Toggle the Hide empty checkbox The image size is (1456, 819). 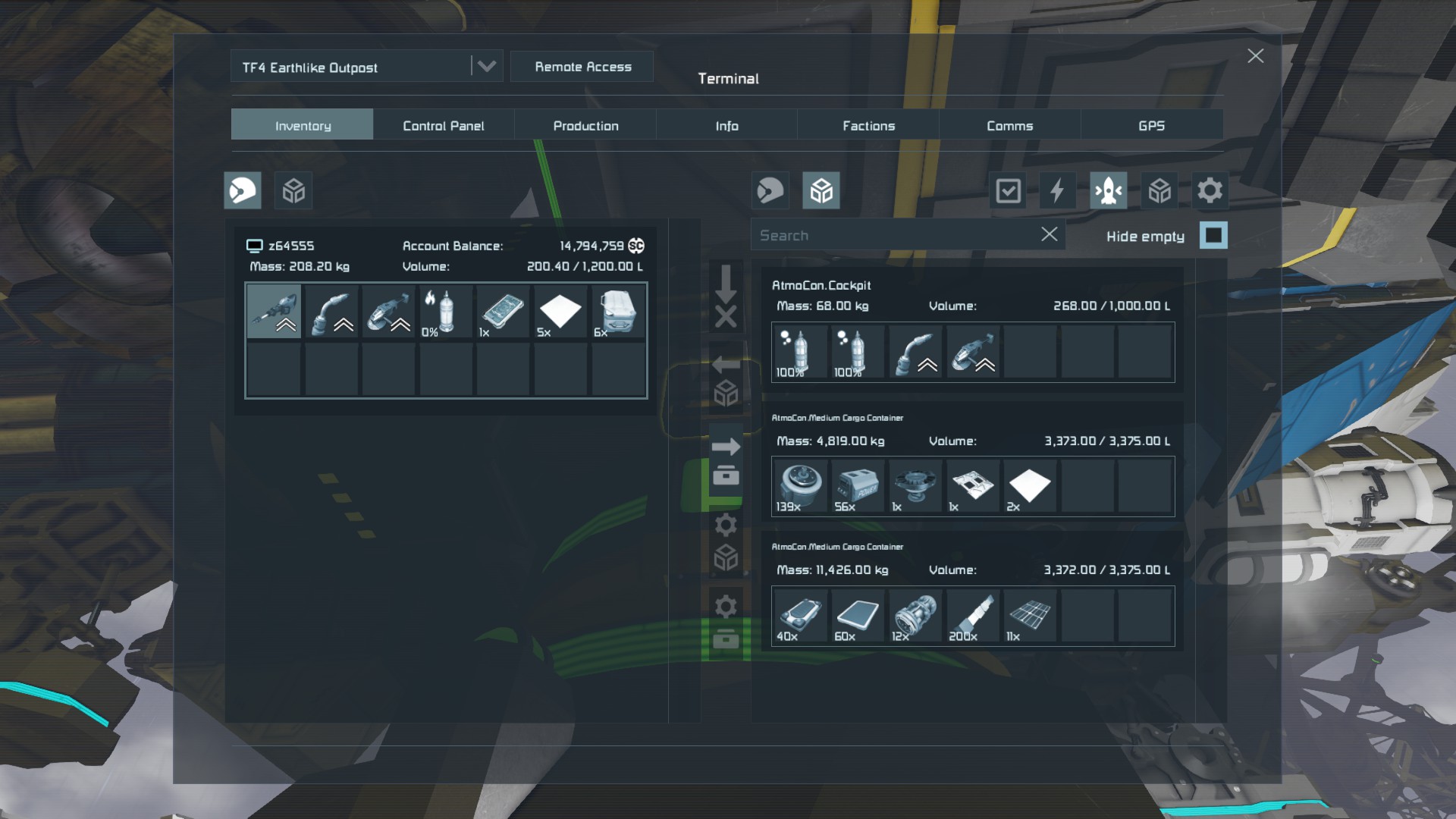(x=1213, y=236)
